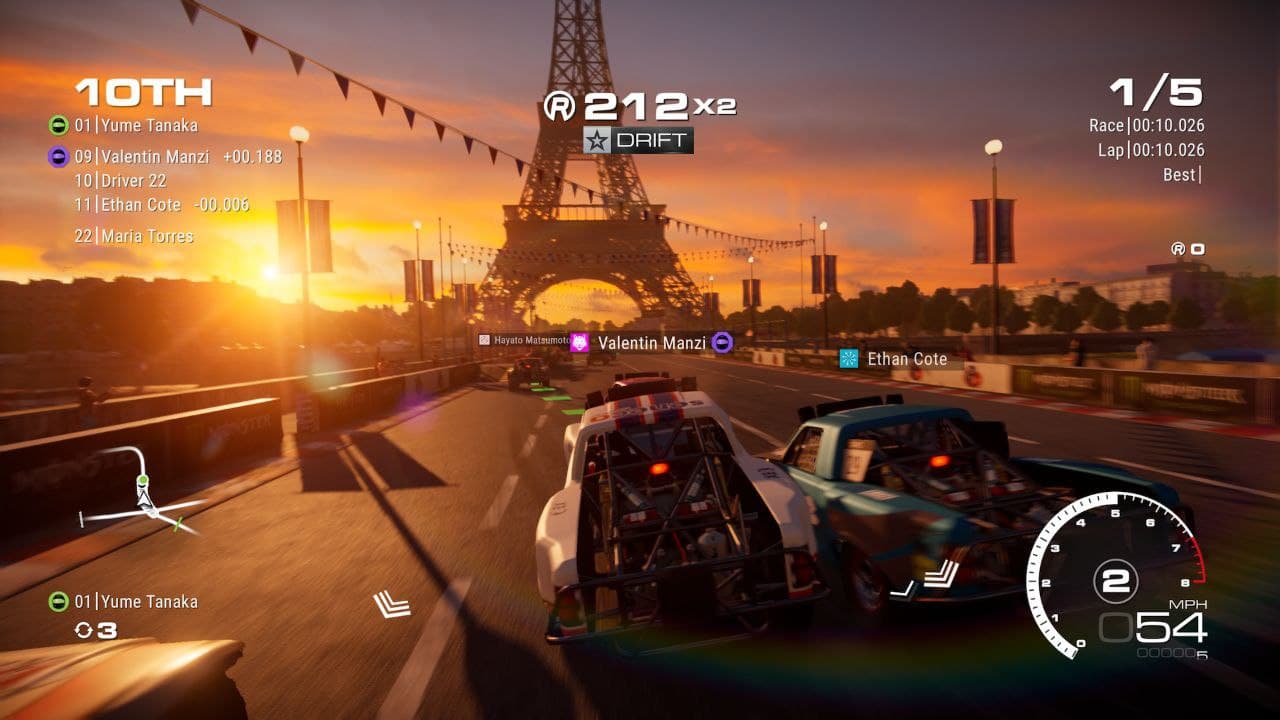Click the small Hayato Matsumoto name tag
The width and height of the screenshot is (1280, 720).
pyautogui.click(x=523, y=340)
